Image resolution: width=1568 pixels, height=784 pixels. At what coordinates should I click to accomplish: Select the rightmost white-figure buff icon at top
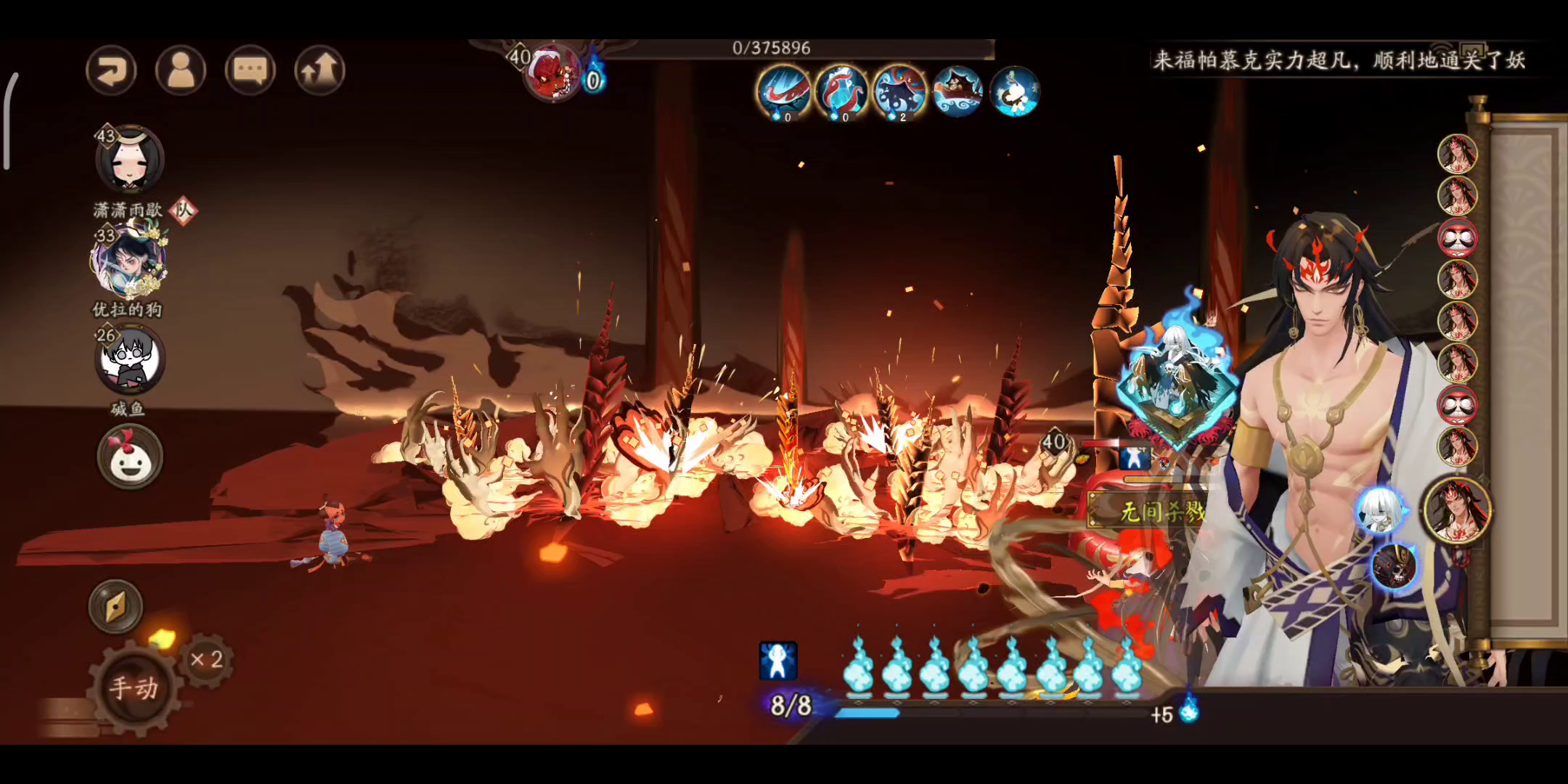point(1015,91)
